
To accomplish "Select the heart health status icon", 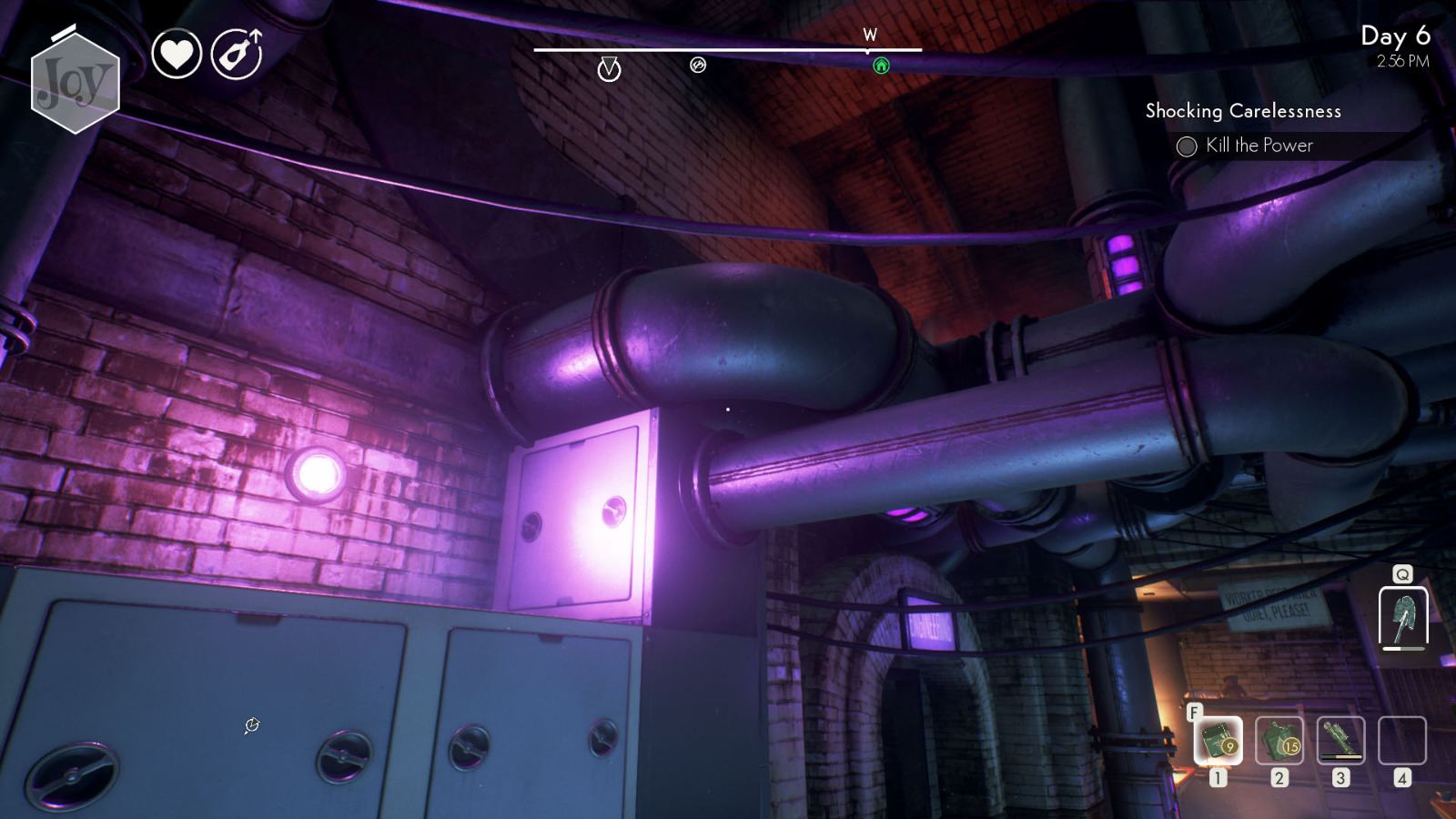I will [178, 53].
